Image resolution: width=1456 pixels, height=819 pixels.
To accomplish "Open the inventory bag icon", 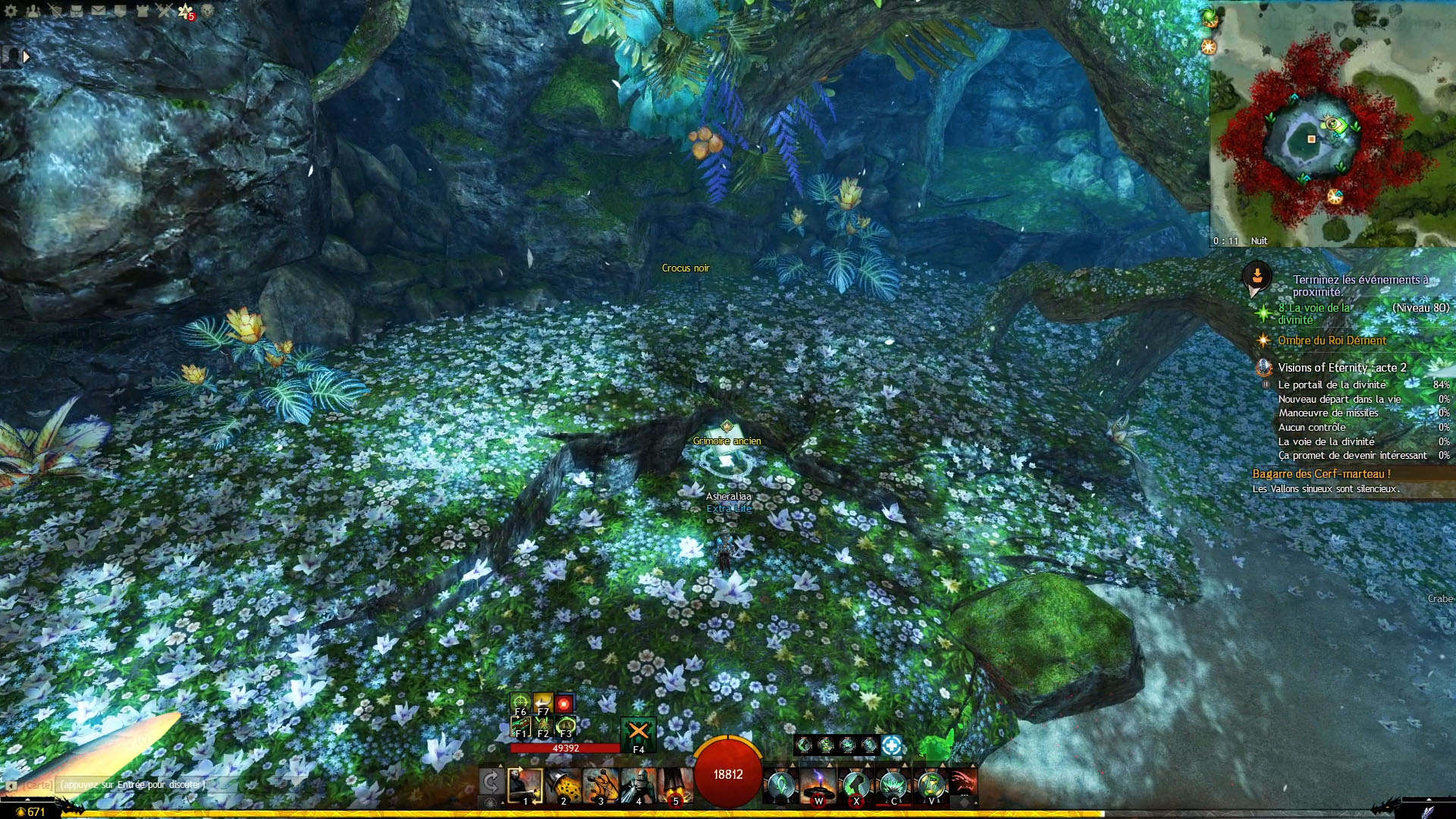I will click(x=77, y=11).
